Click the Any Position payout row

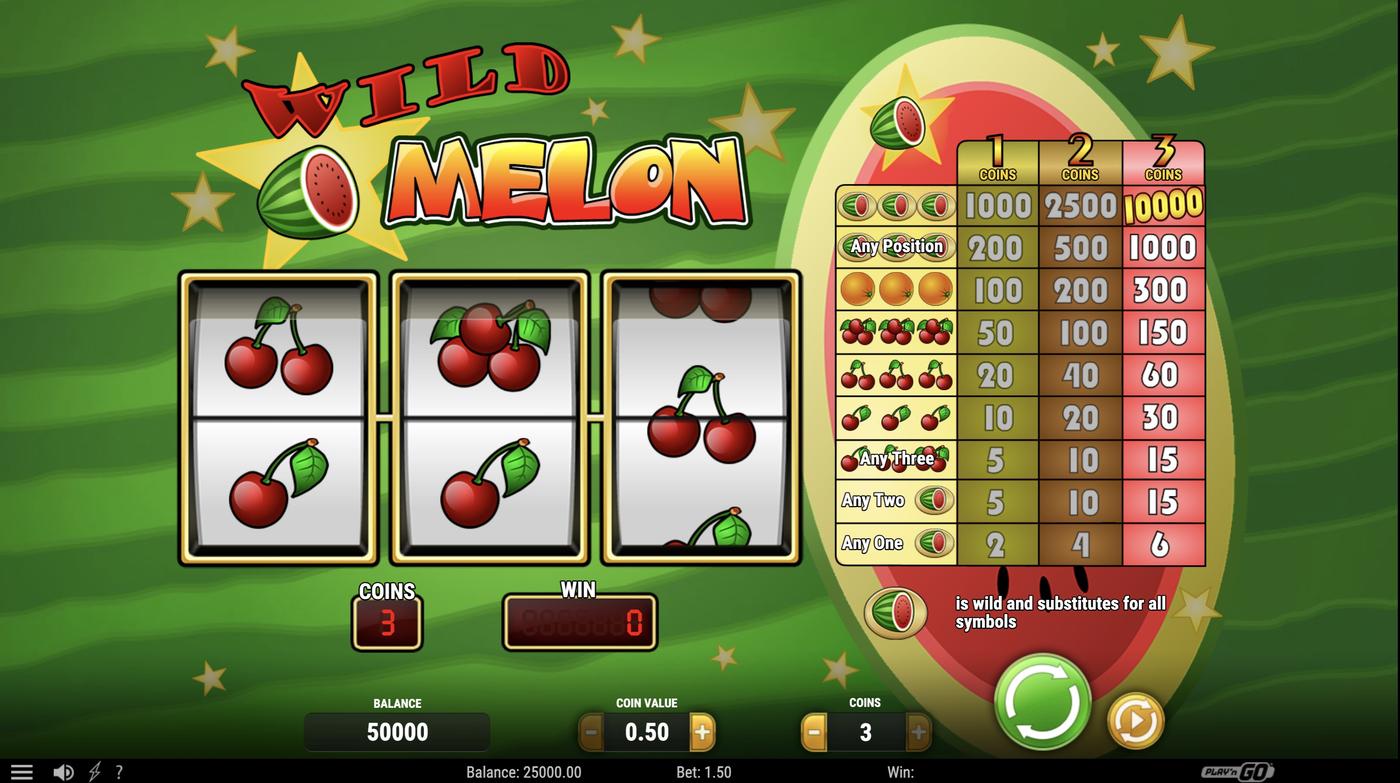(895, 246)
